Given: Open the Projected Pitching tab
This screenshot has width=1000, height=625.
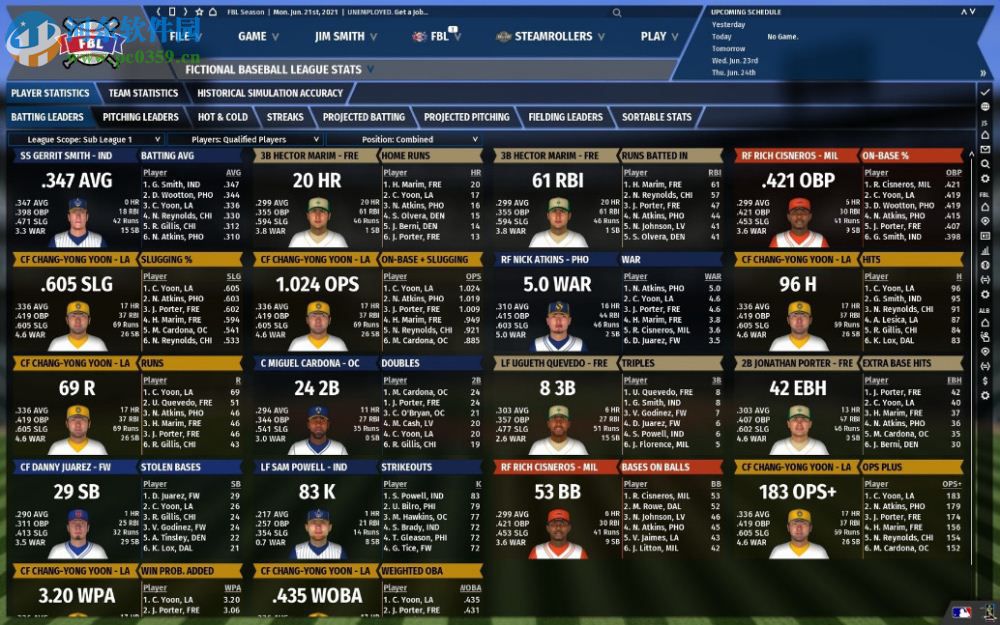Looking at the screenshot, I should [466, 117].
